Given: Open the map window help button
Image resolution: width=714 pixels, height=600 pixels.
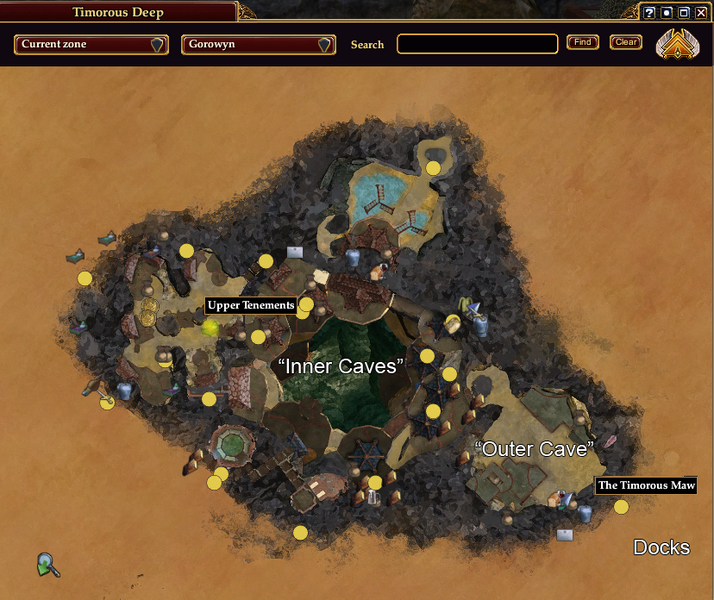Looking at the screenshot, I should 649,13.
